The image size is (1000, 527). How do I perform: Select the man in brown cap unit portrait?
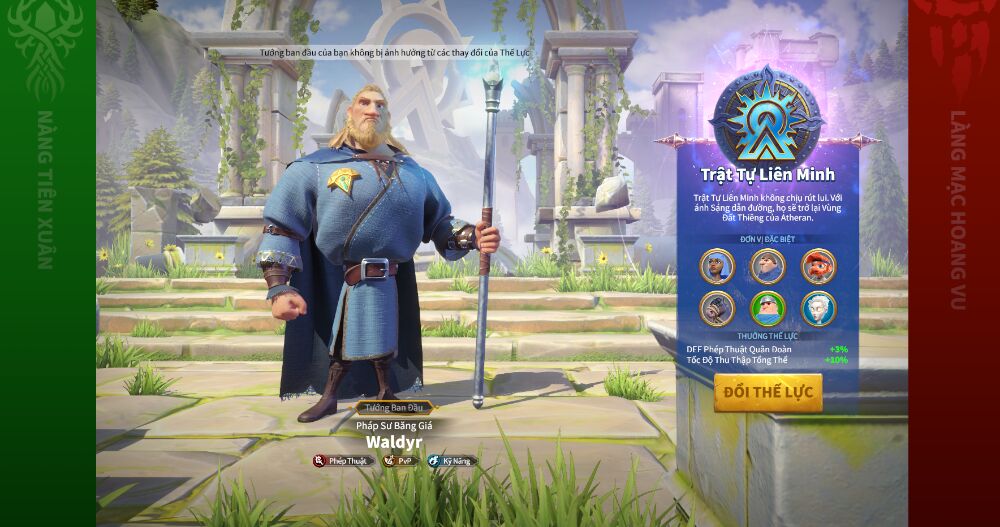pos(767,266)
